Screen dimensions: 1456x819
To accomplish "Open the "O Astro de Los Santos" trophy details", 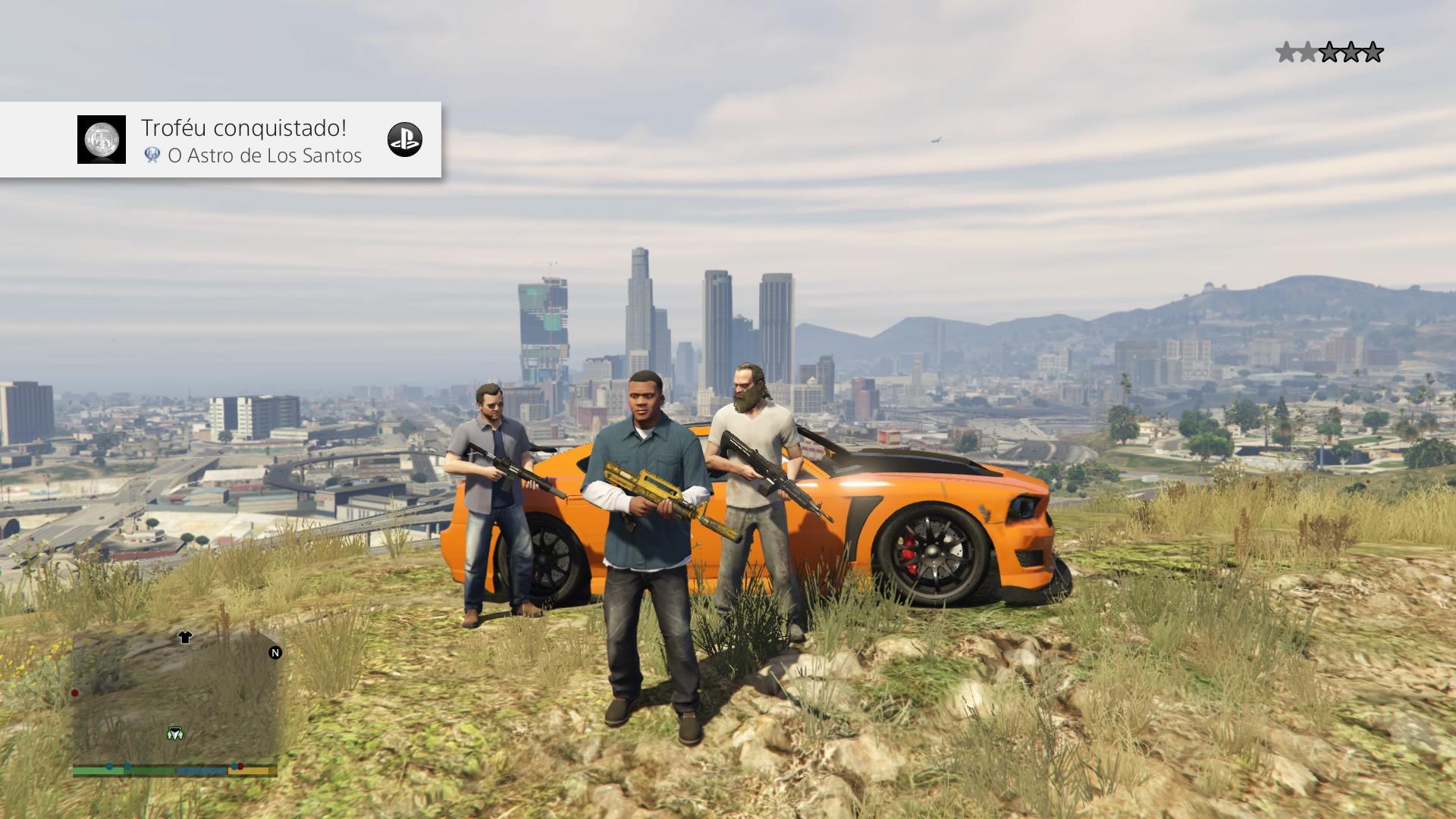I will click(264, 156).
